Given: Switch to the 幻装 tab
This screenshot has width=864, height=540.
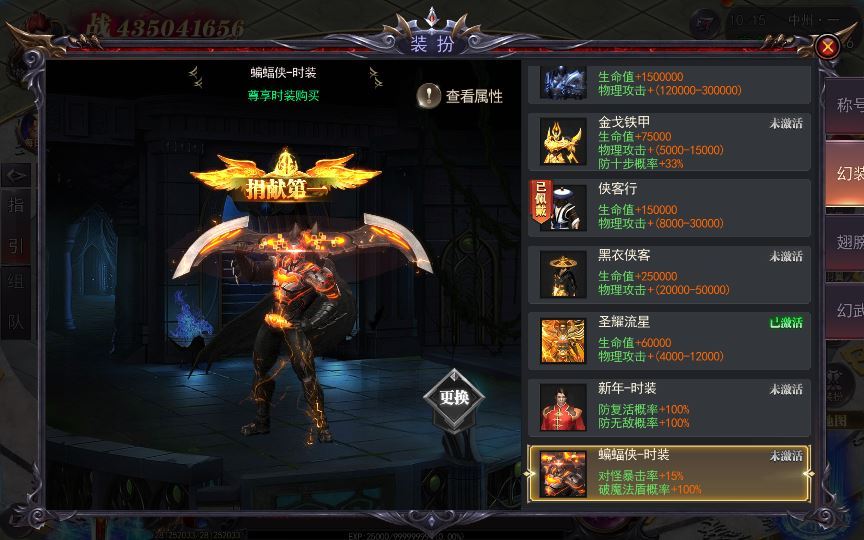Looking at the screenshot, I should [x=846, y=173].
